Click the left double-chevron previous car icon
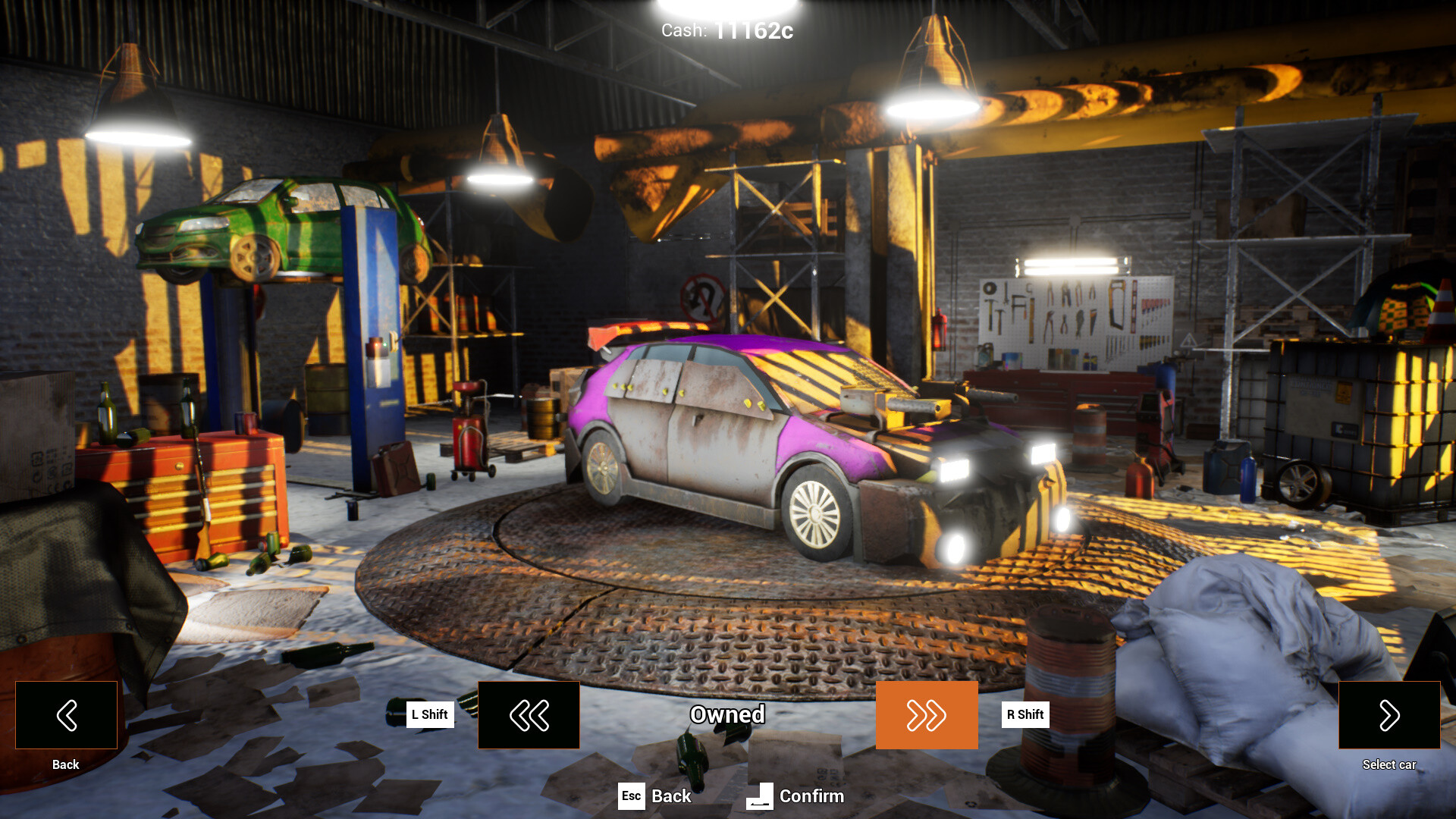1456x819 pixels. 528,714
